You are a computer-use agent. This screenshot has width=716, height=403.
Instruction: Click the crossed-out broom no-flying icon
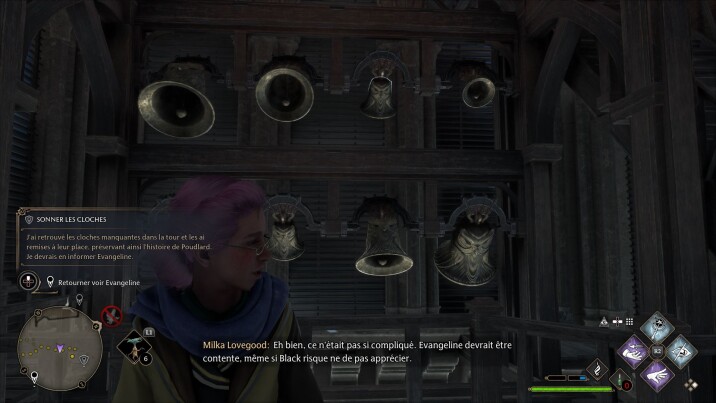113,318
